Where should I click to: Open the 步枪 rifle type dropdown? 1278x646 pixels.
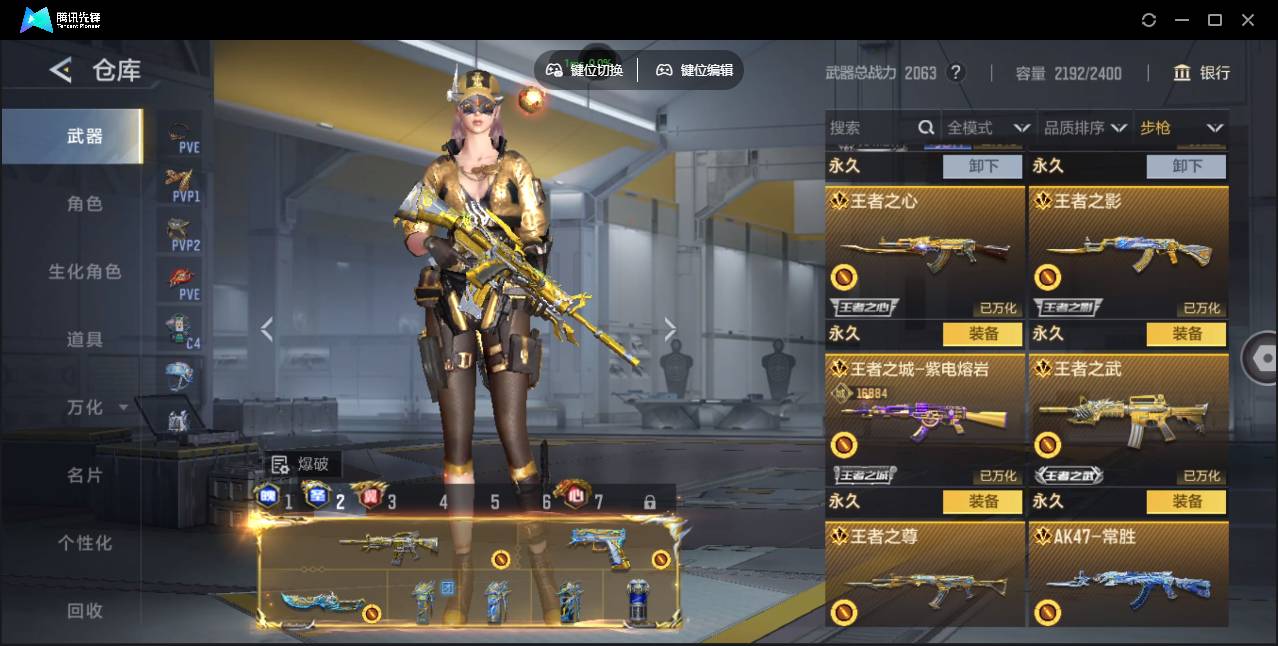(1181, 128)
